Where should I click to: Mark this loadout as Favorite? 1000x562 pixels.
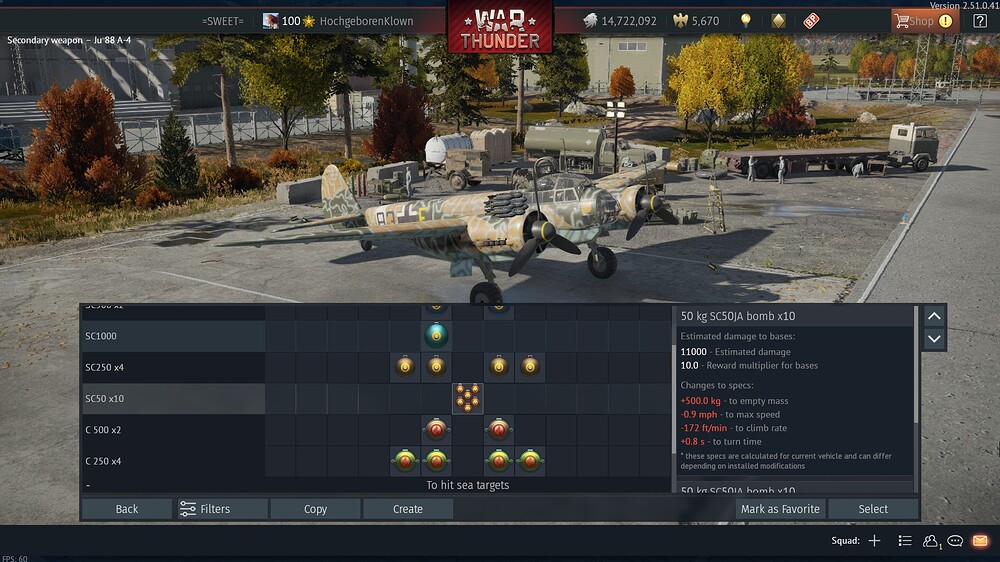tap(780, 509)
